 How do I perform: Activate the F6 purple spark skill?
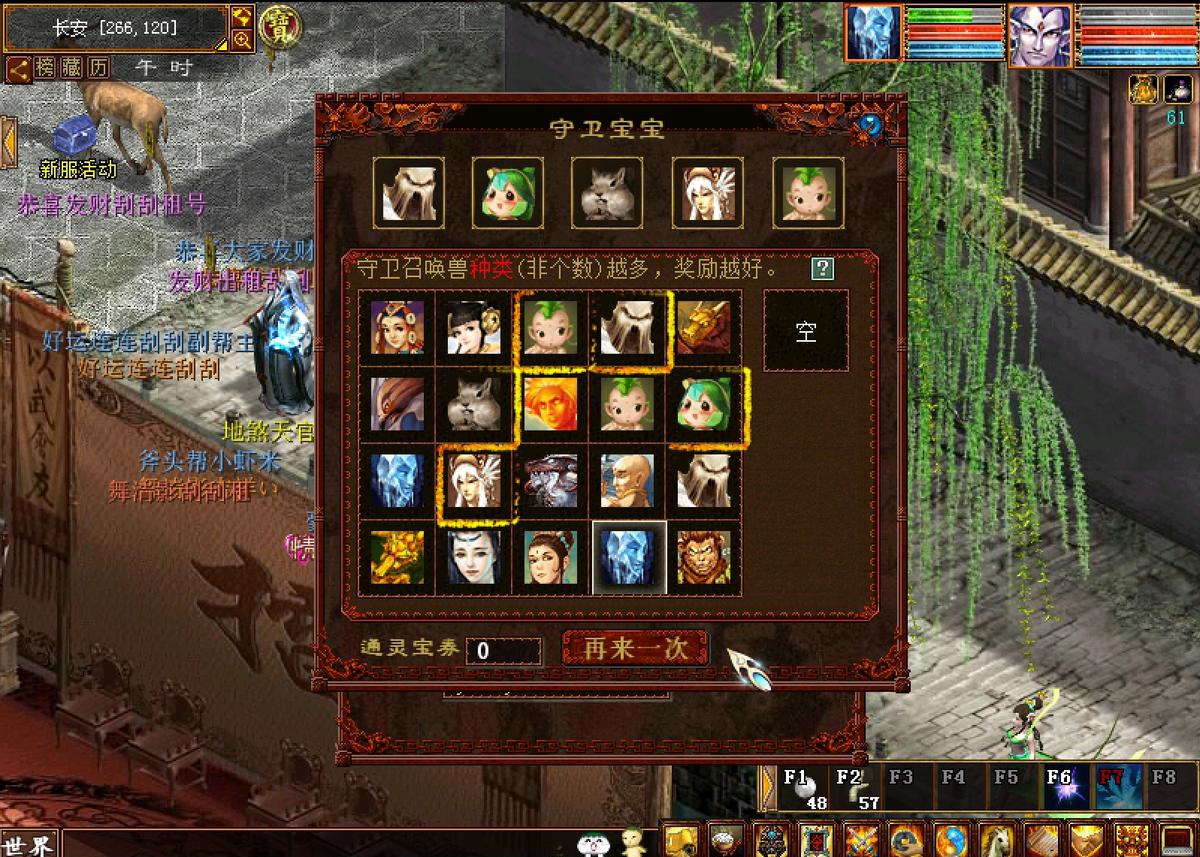[x=1060, y=787]
